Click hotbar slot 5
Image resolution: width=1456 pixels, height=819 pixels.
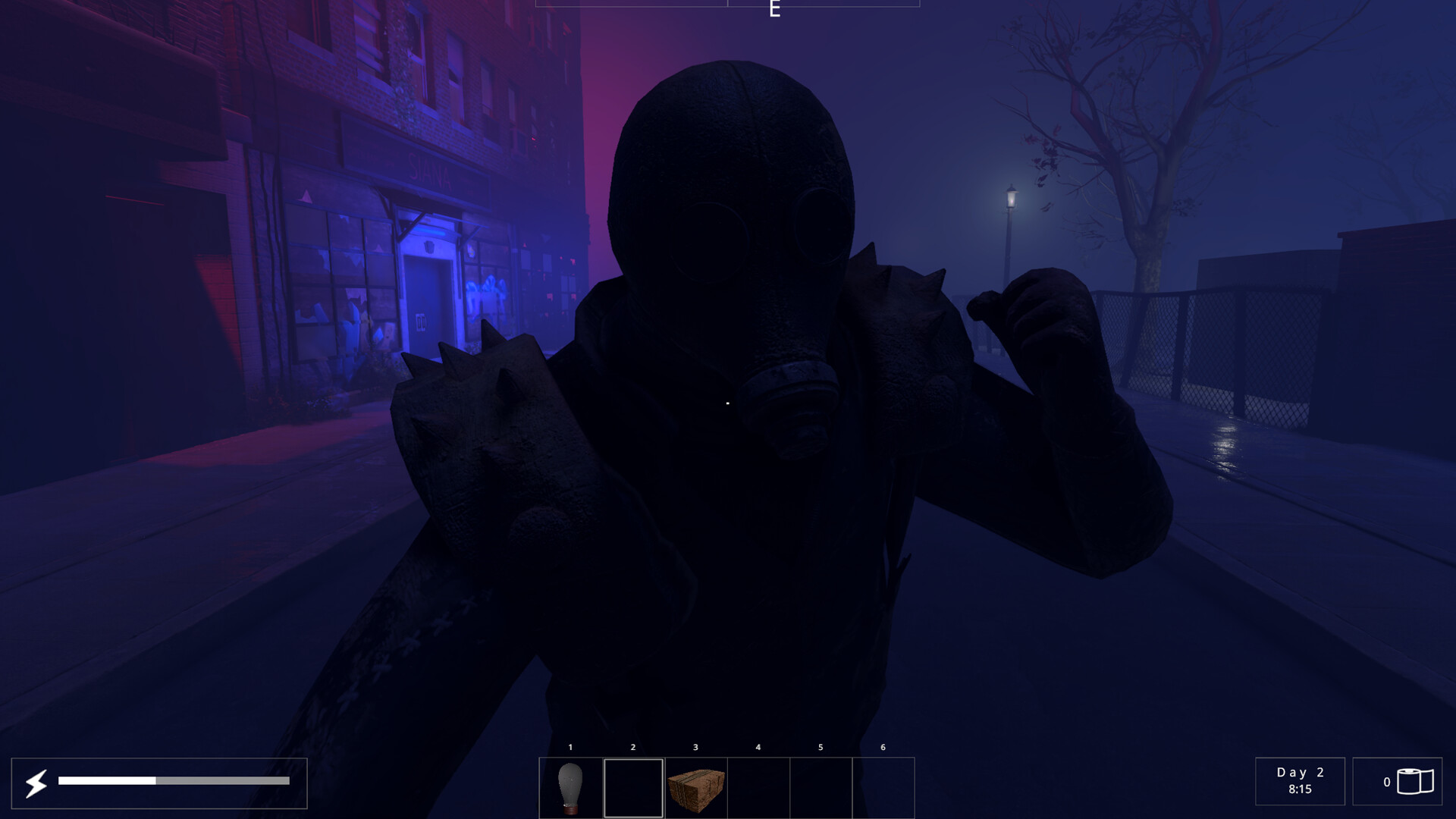point(820,786)
